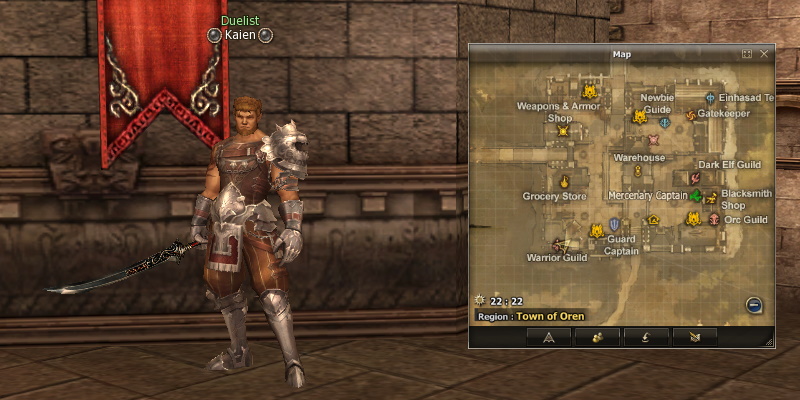Zoom out the map view
800x400 pixels.
pos(754,305)
